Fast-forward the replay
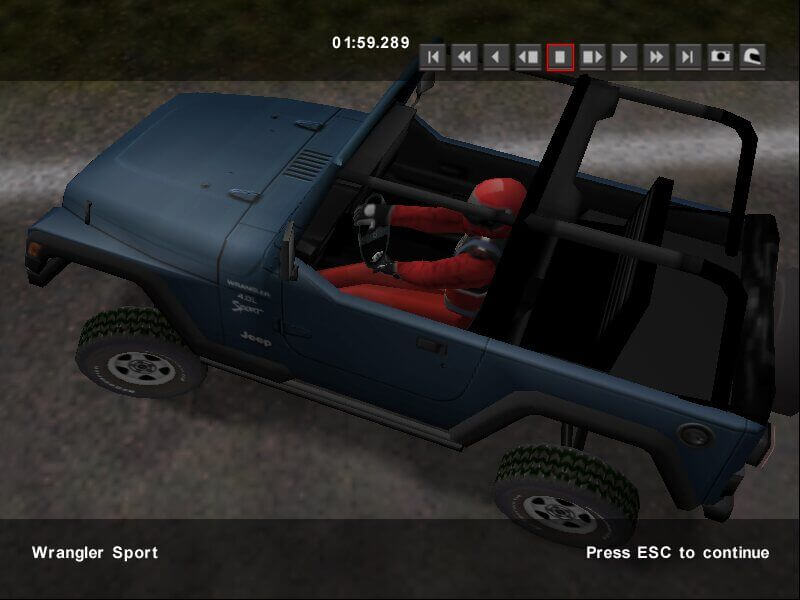 coord(656,57)
